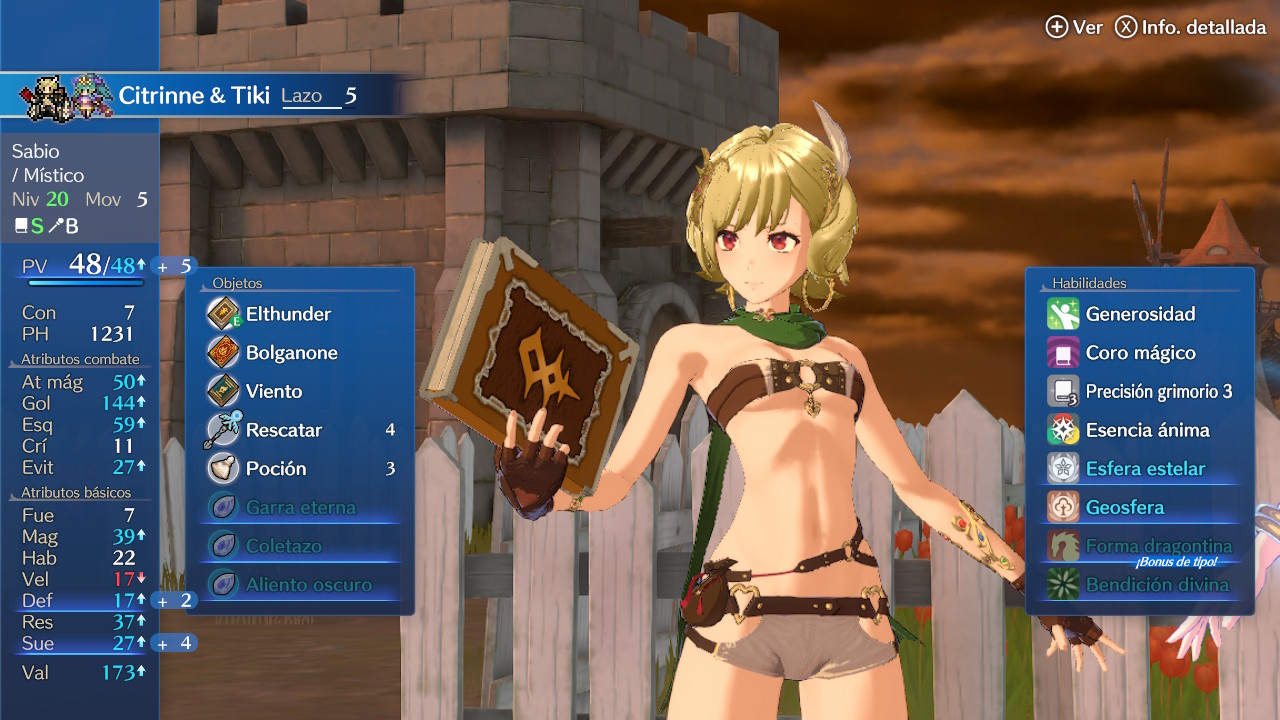
Task: Highlight the Geosfera skill
Action: [x=1125, y=507]
